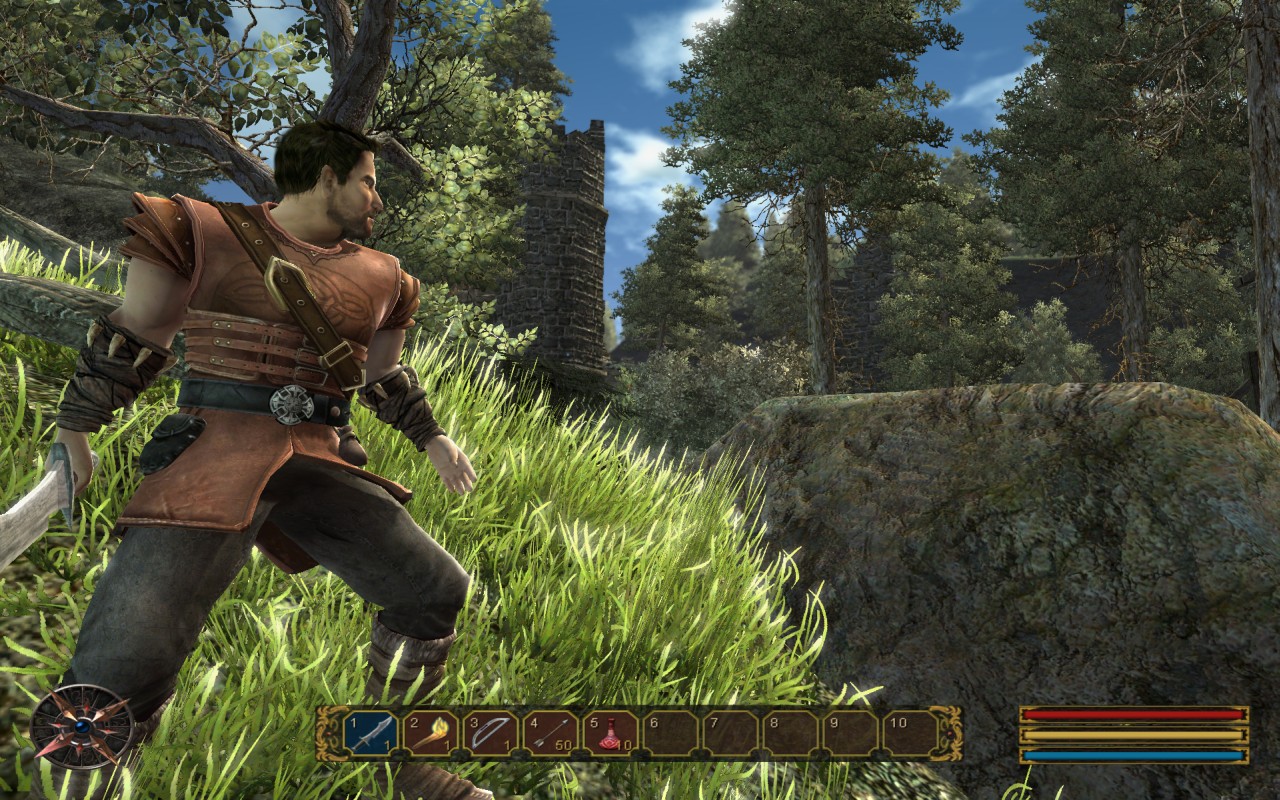Equip the torch from the hotbar
1280x800 pixels.
[x=431, y=734]
